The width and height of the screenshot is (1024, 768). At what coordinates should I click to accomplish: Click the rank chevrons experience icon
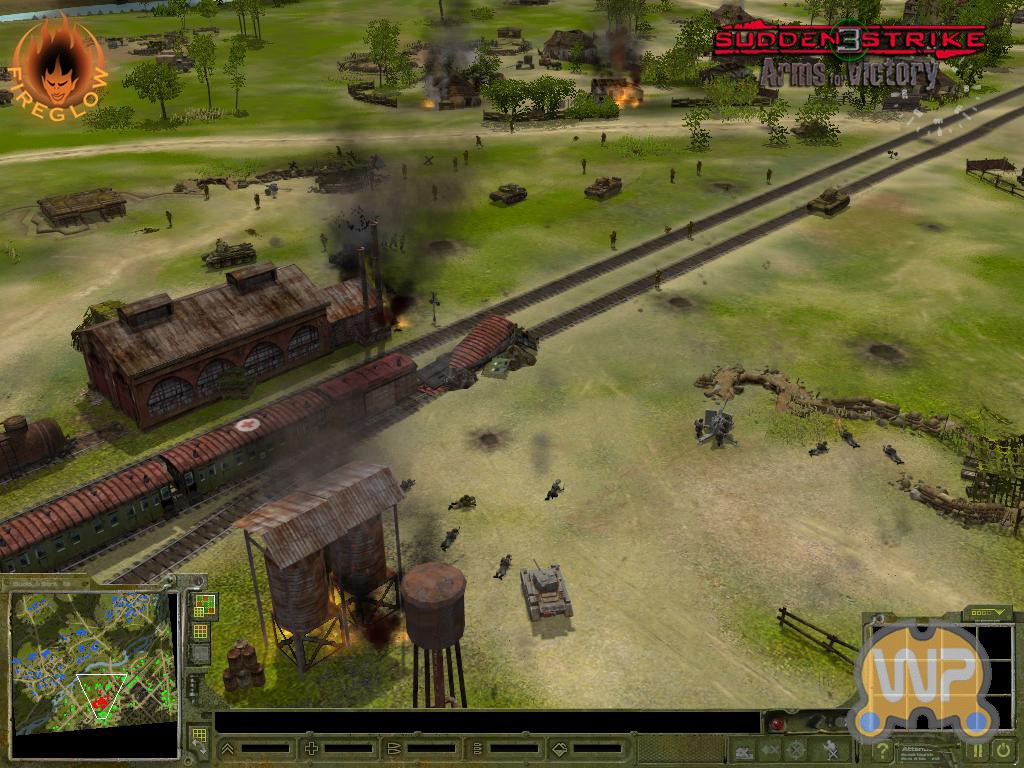tap(227, 748)
